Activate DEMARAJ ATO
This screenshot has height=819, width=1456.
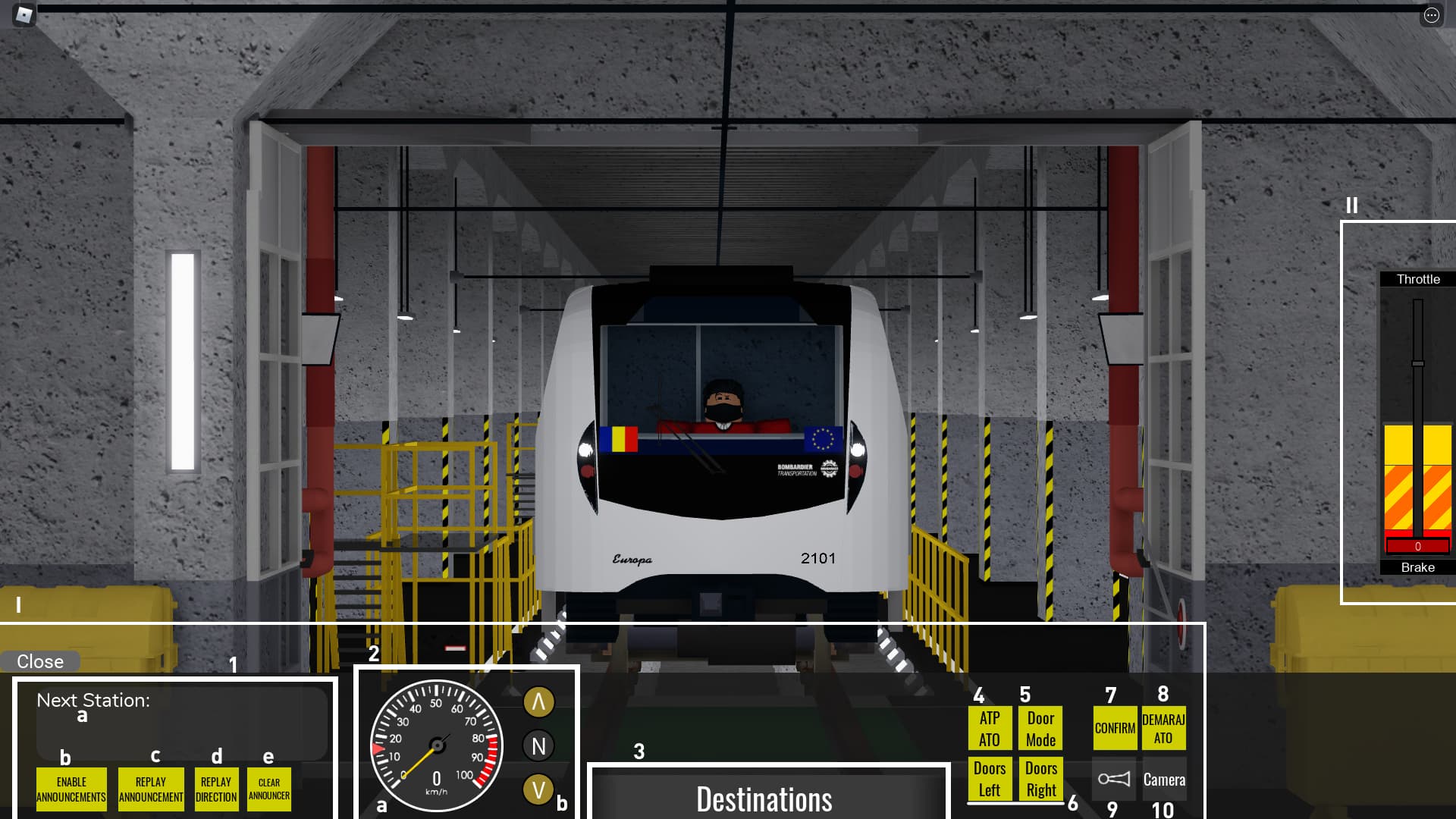tap(1163, 729)
